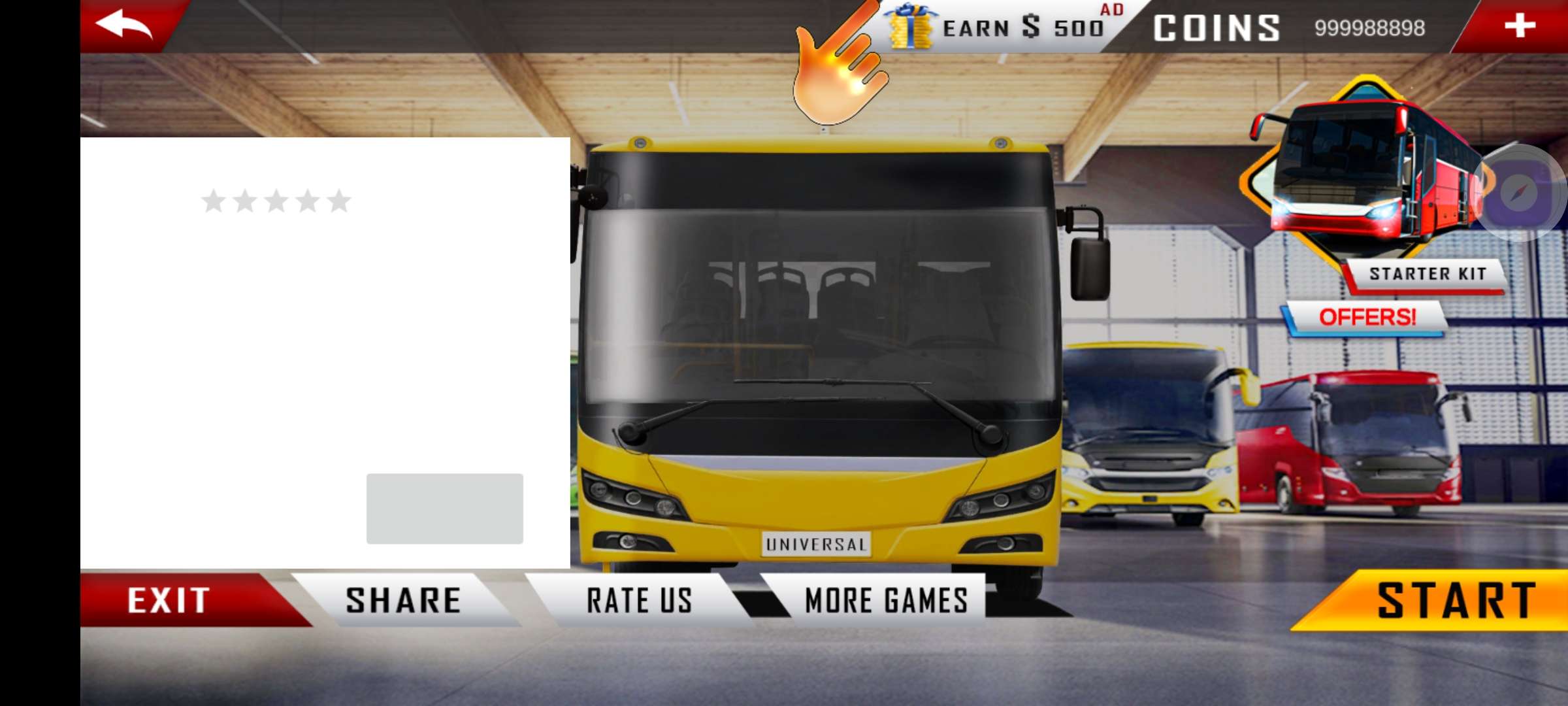Screen dimensions: 1568x706
Task: Click the grey button in the white ad panel
Action: [444, 509]
